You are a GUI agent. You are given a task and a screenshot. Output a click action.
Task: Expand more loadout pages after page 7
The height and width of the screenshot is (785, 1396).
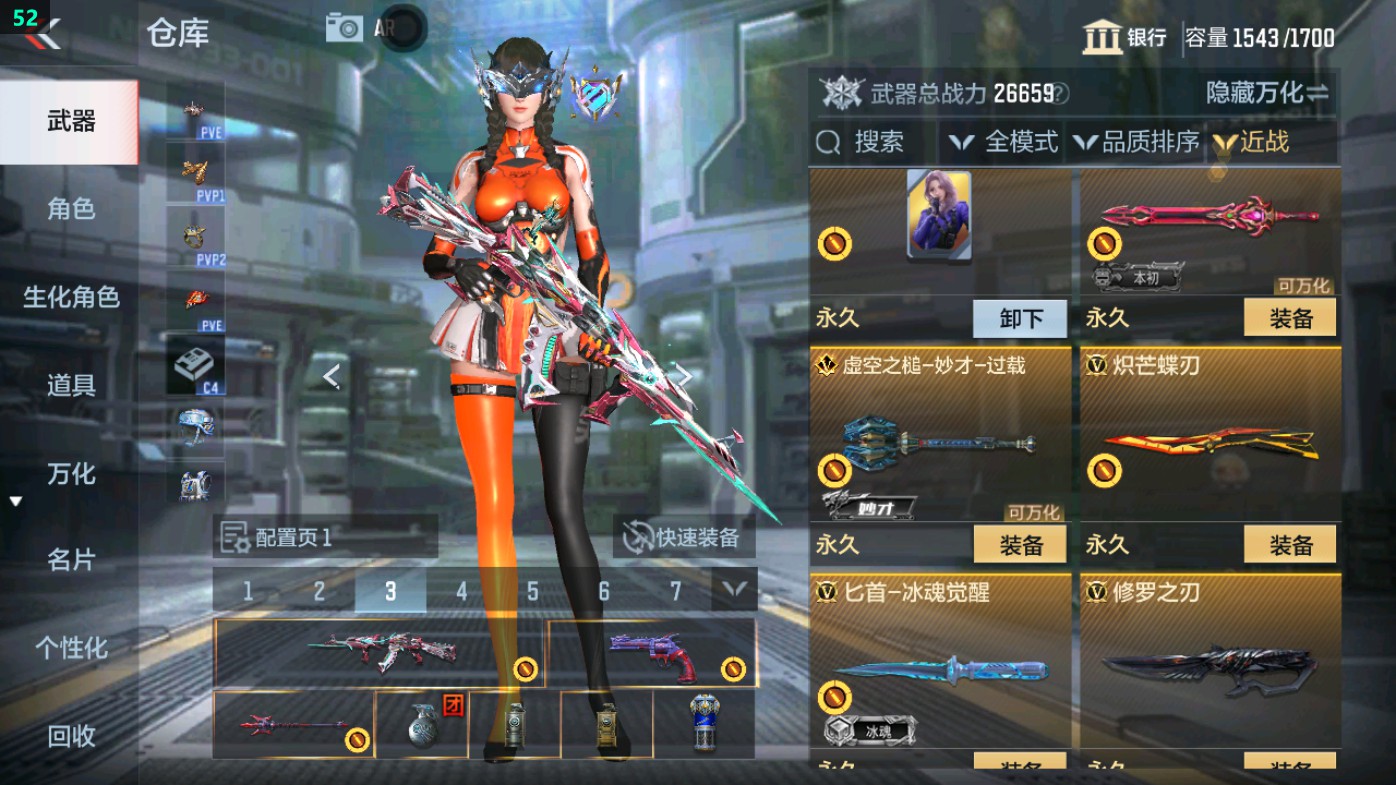[x=733, y=591]
